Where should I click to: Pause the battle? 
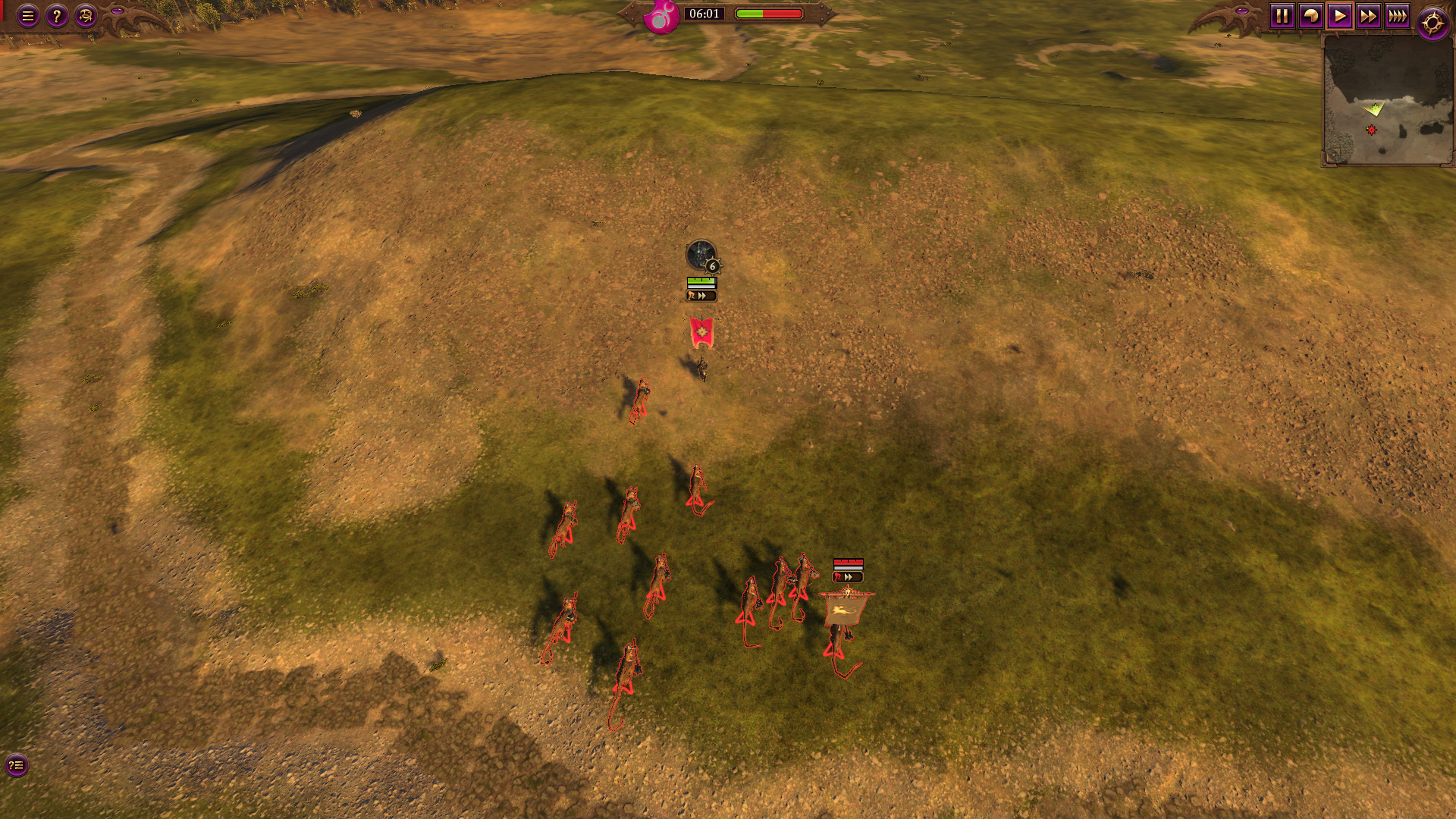pos(1282,14)
